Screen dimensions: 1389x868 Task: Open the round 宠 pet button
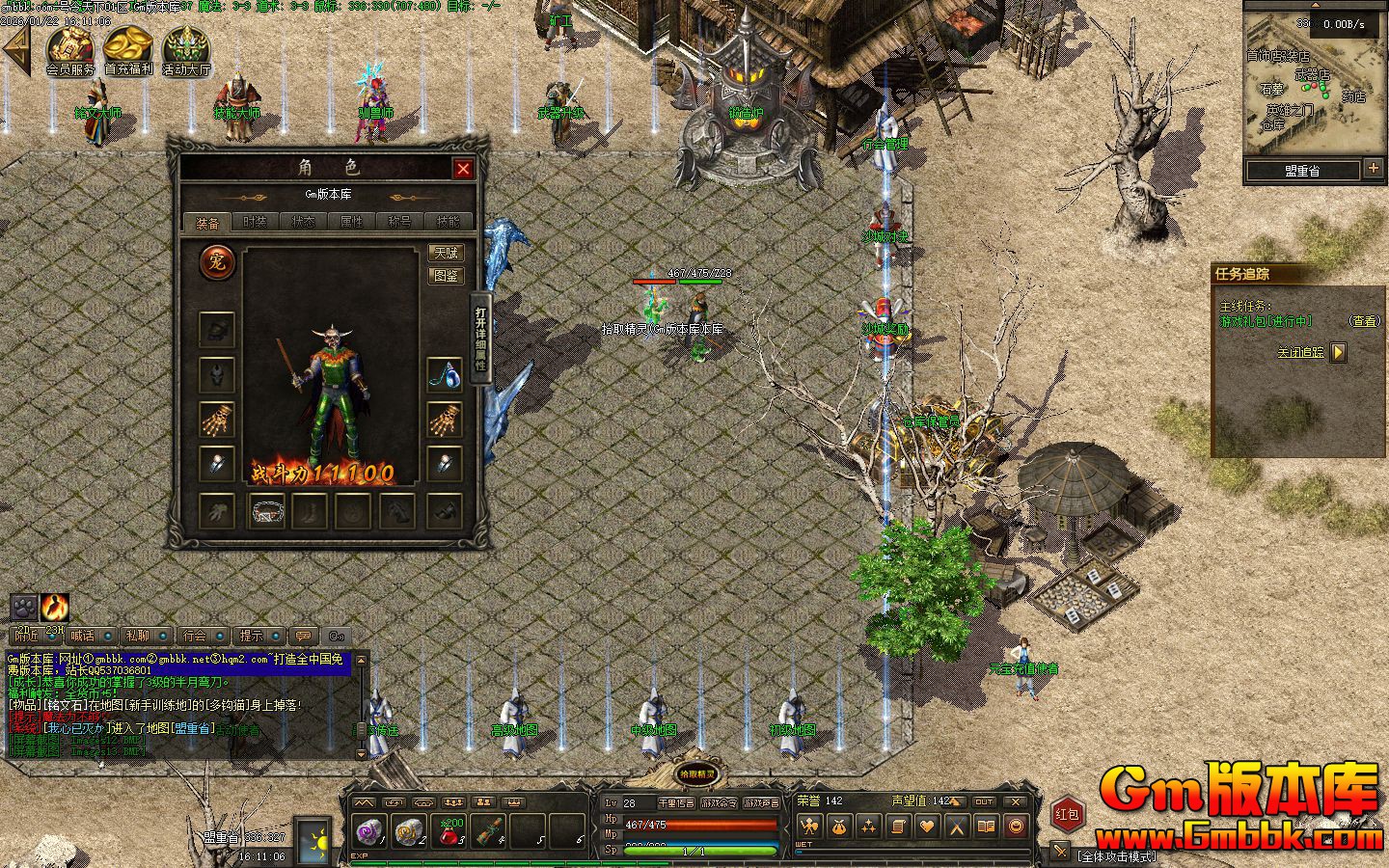tap(217, 262)
